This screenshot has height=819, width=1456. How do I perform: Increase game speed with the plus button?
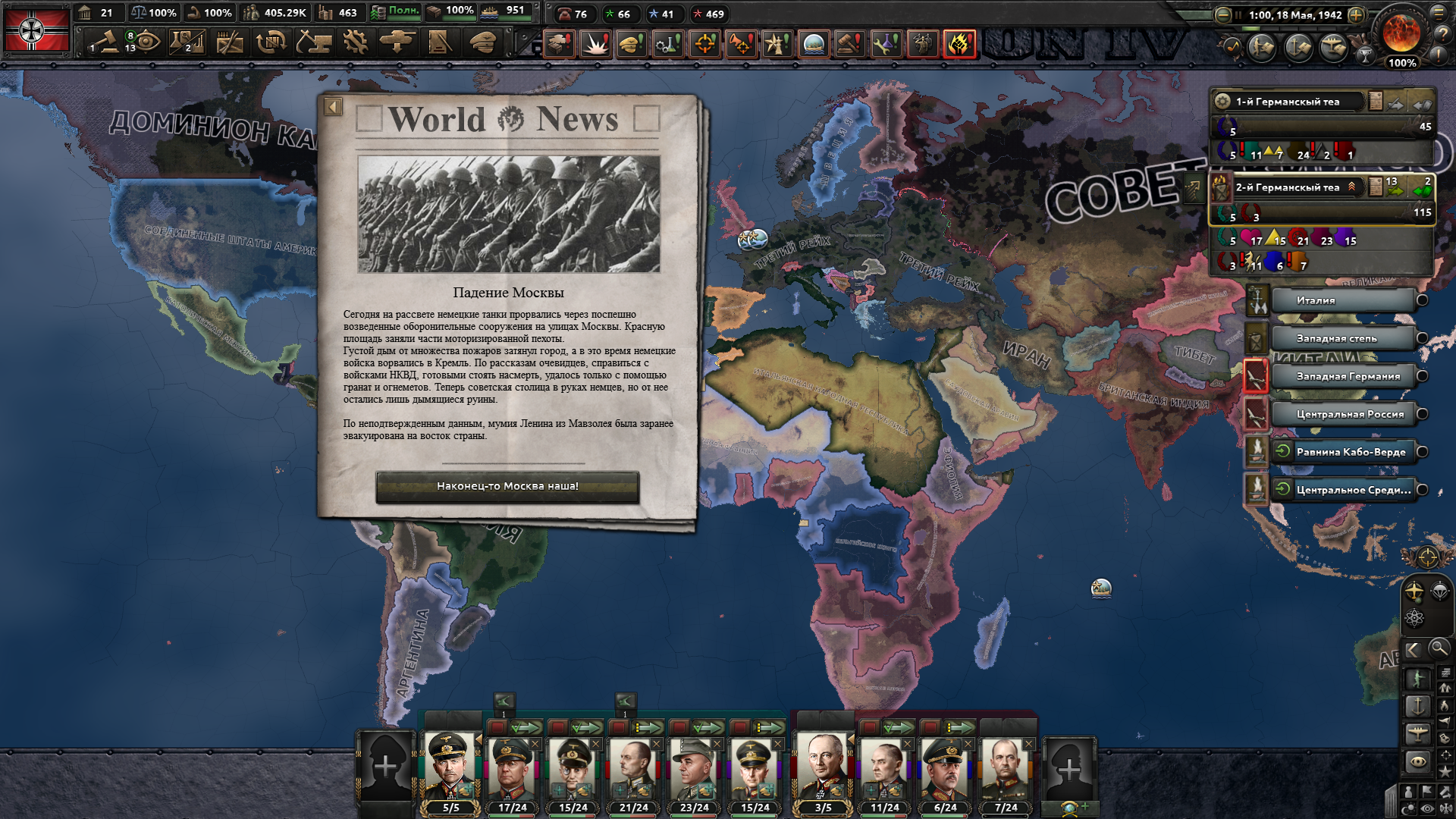click(x=1357, y=14)
